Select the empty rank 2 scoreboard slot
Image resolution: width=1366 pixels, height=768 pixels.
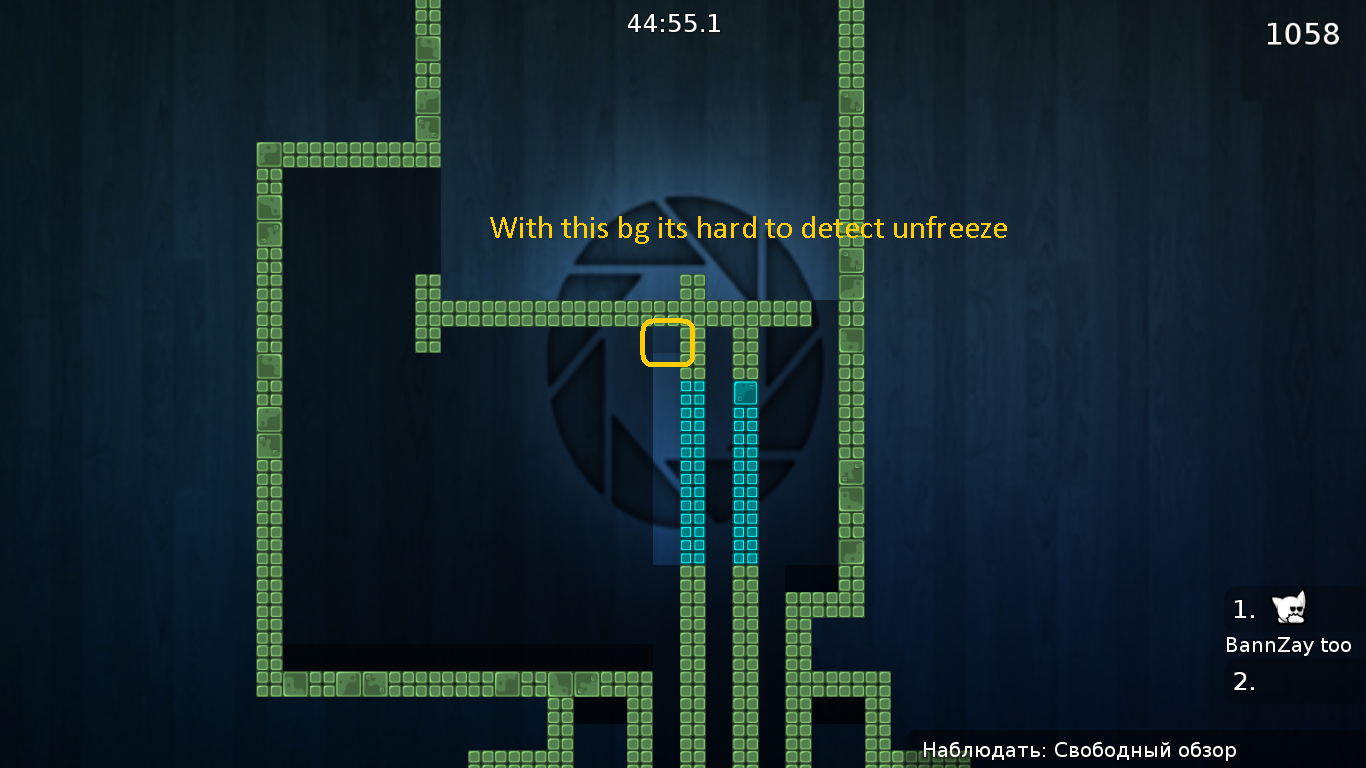[1242, 683]
